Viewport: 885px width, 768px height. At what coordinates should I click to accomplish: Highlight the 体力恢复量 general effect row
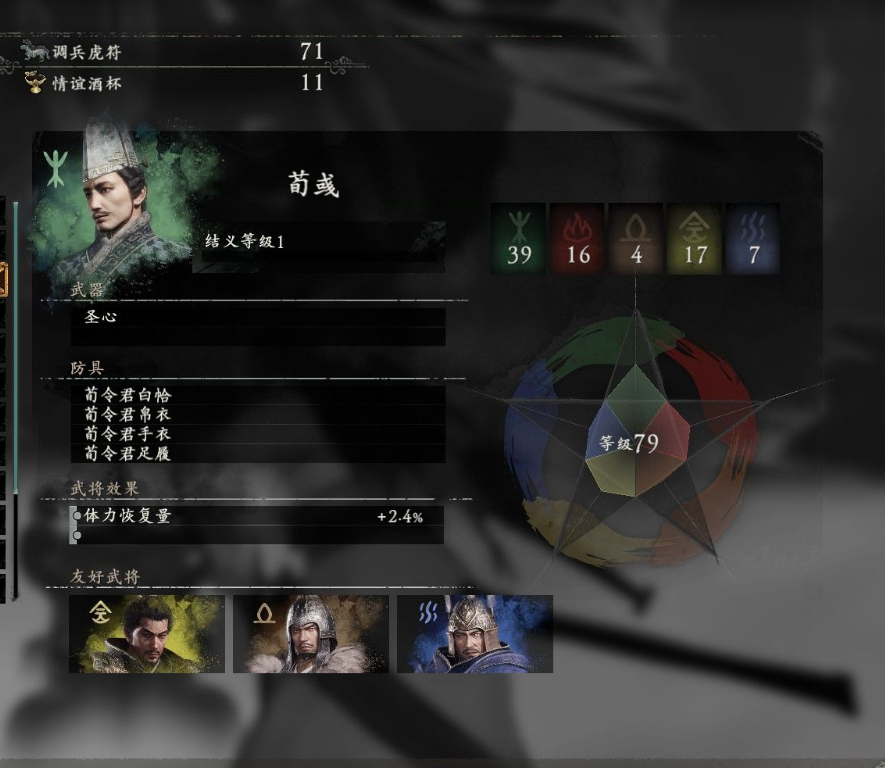(258, 517)
